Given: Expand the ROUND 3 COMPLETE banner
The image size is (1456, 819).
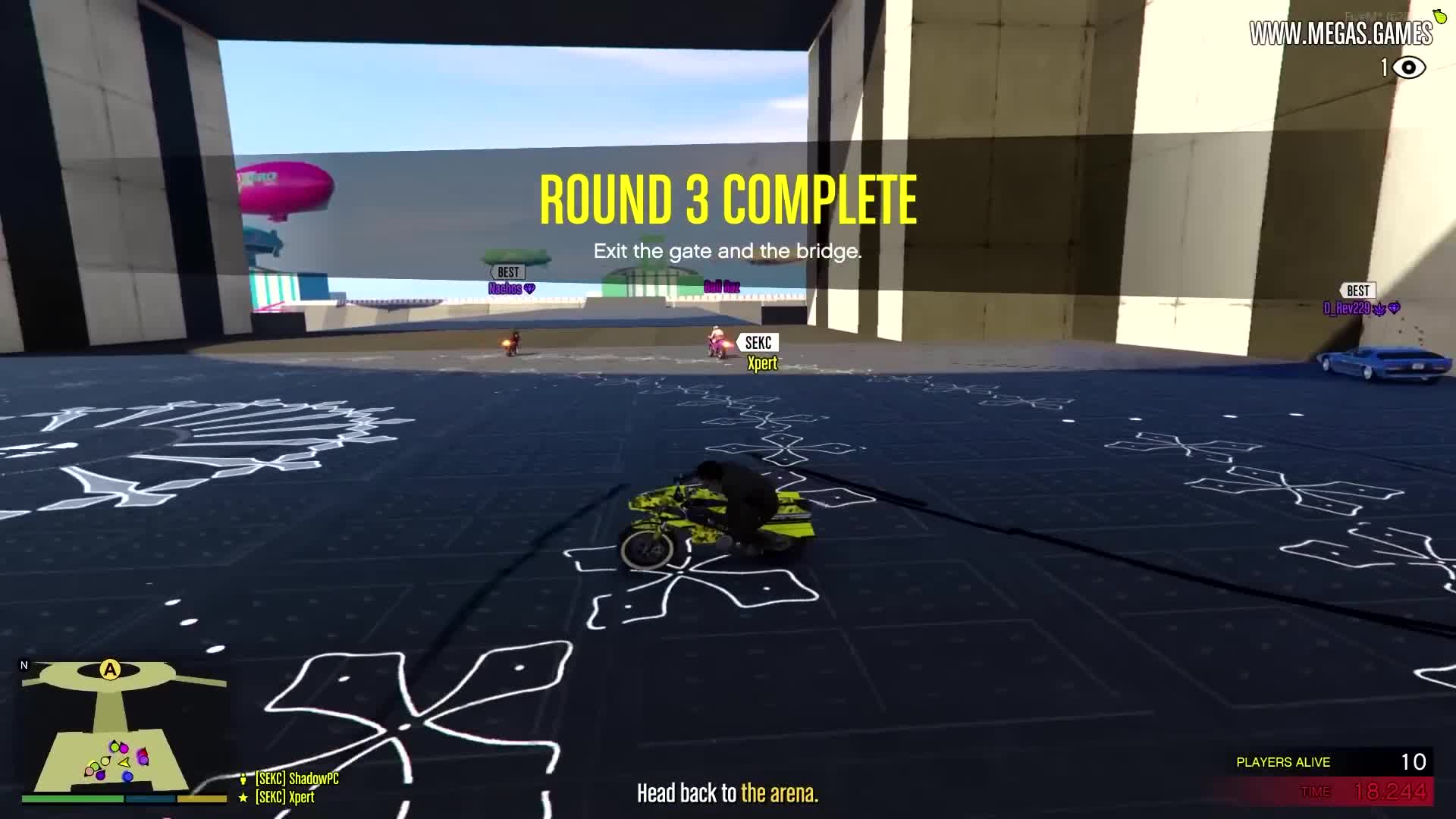Looking at the screenshot, I should pos(727,199).
